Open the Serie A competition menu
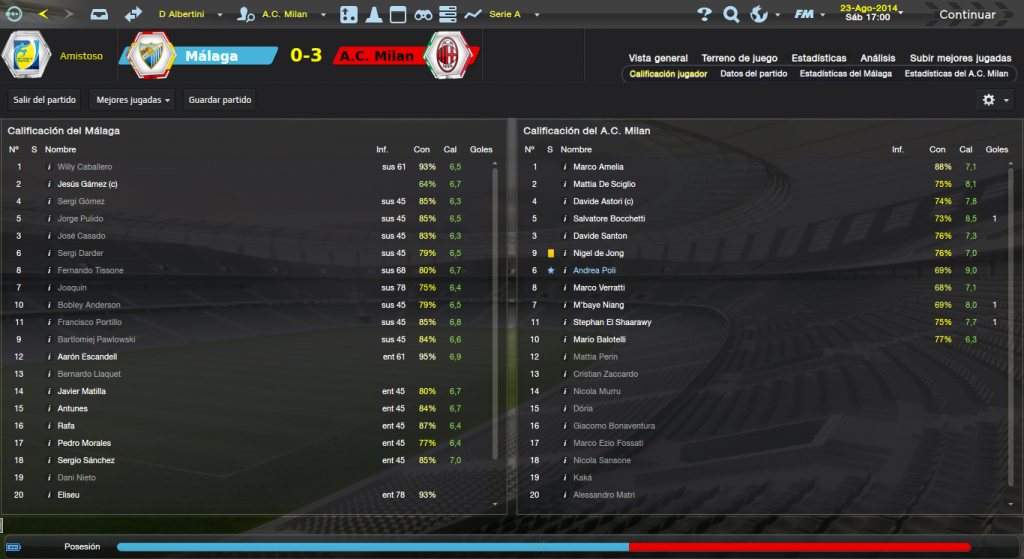Viewport: 1024px width, 559px height. (x=511, y=15)
